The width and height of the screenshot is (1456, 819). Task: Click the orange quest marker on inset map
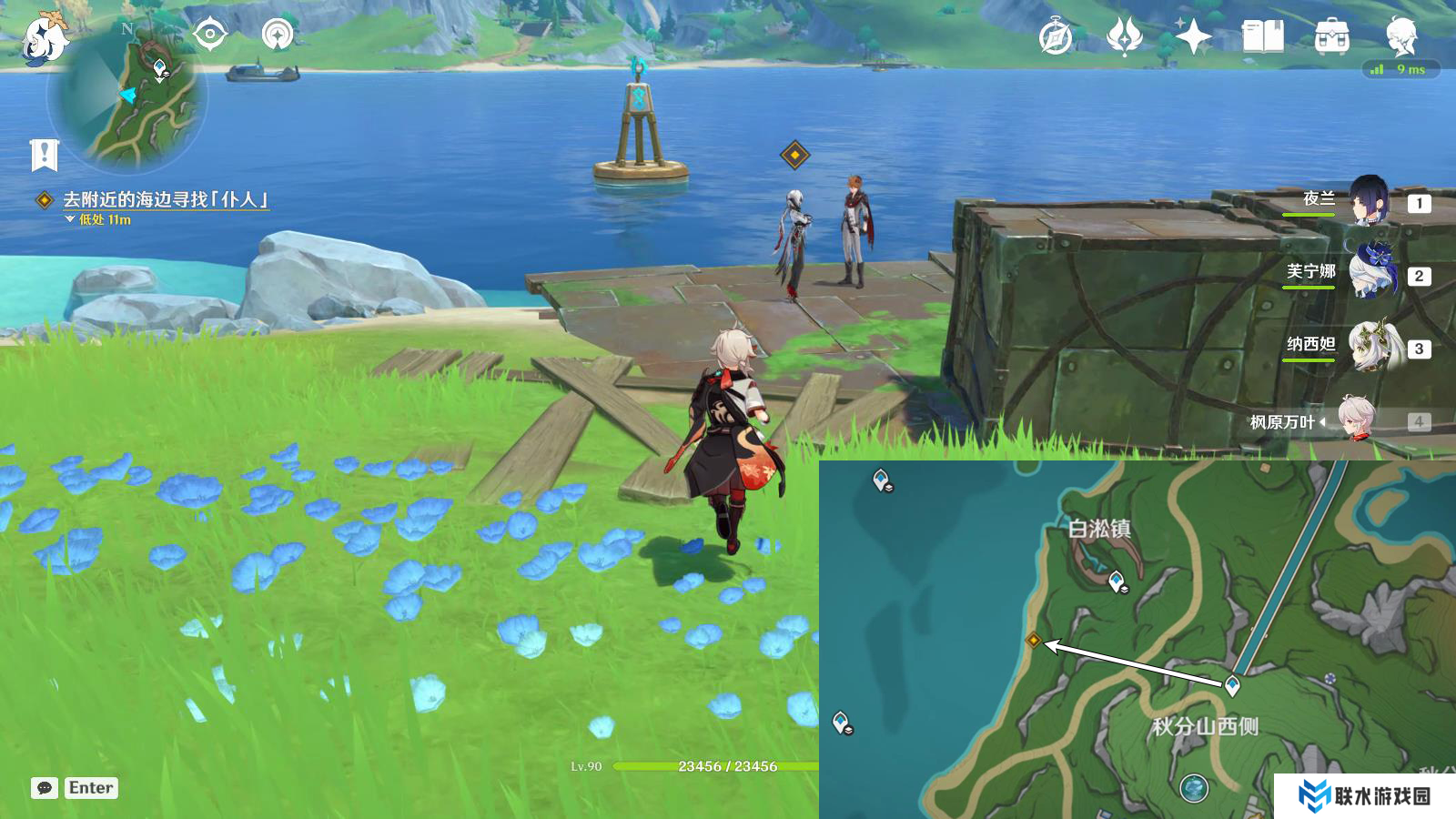click(1033, 641)
